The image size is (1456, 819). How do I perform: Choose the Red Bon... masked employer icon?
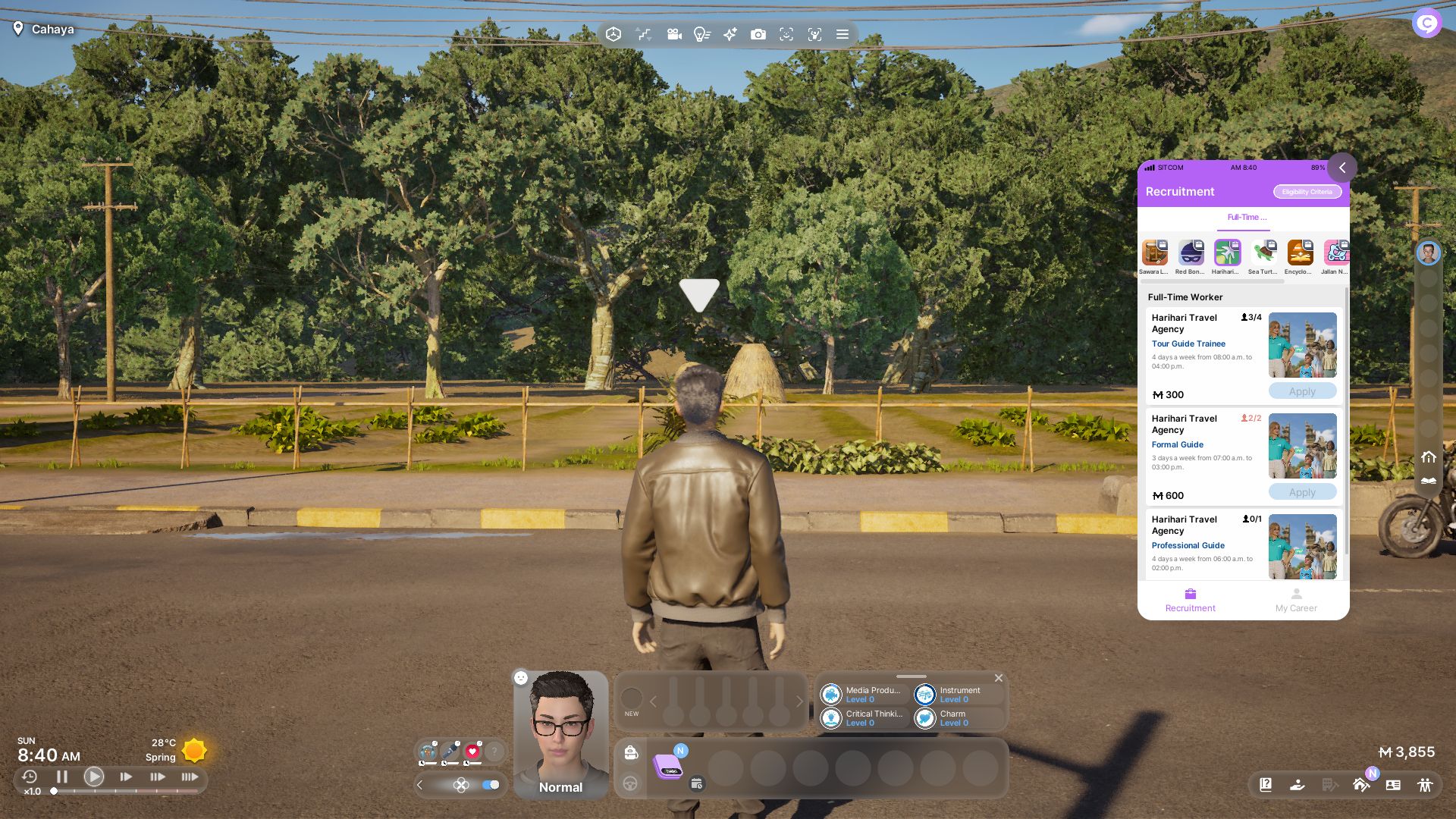coord(1191,254)
